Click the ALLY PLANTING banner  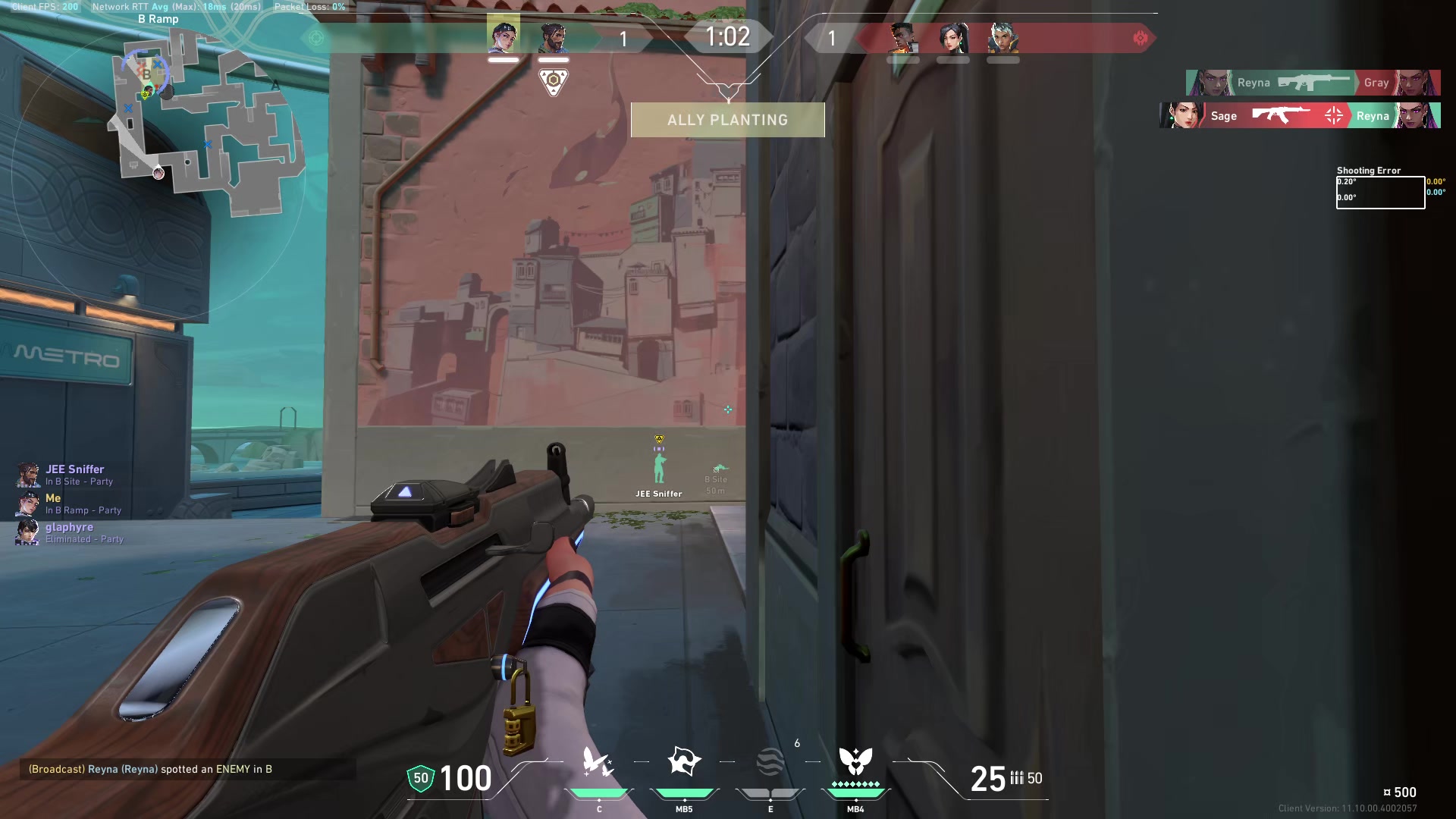tap(727, 119)
